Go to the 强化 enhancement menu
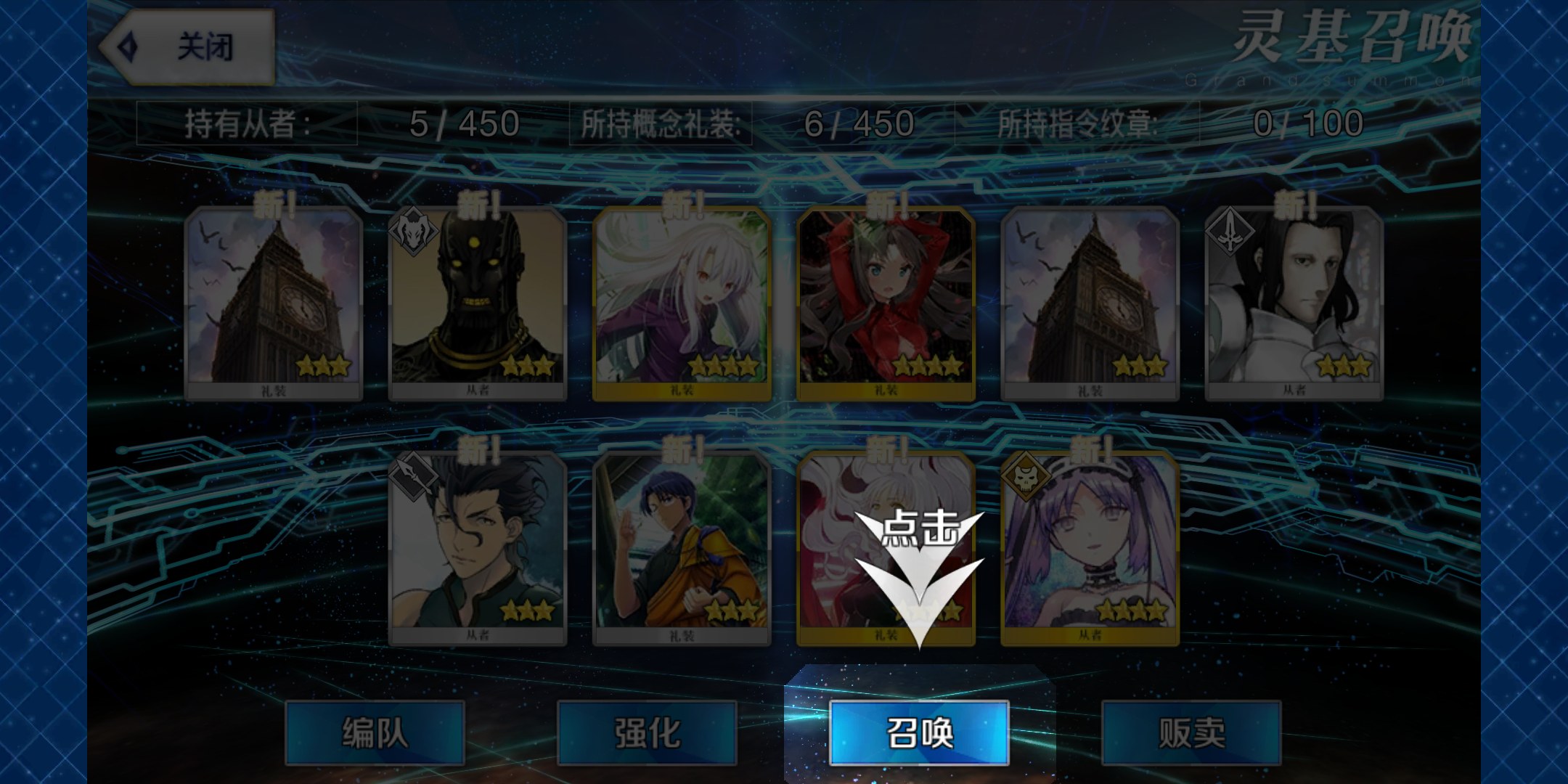This screenshot has width=1568, height=784. tap(647, 732)
